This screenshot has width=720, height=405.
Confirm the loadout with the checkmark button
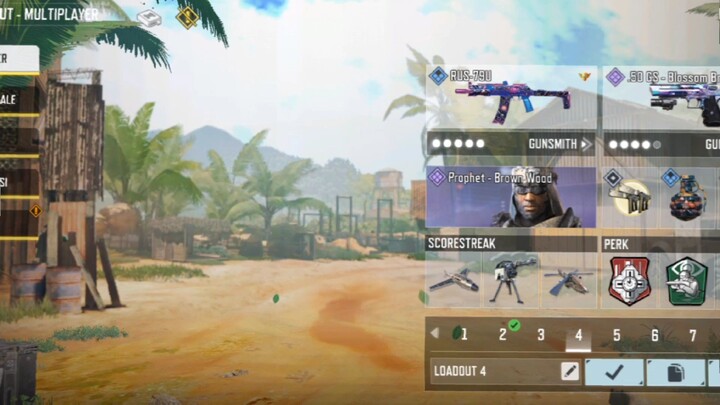[613, 372]
